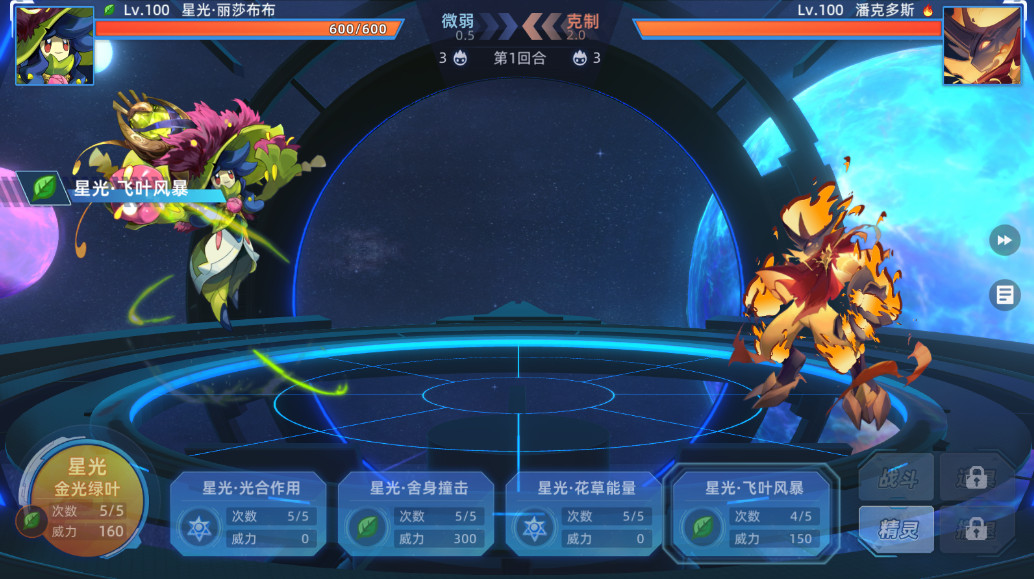Viewport: 1034px width, 579px height.
Task: Open the 战斗 battle panel
Action: pyautogui.click(x=896, y=477)
